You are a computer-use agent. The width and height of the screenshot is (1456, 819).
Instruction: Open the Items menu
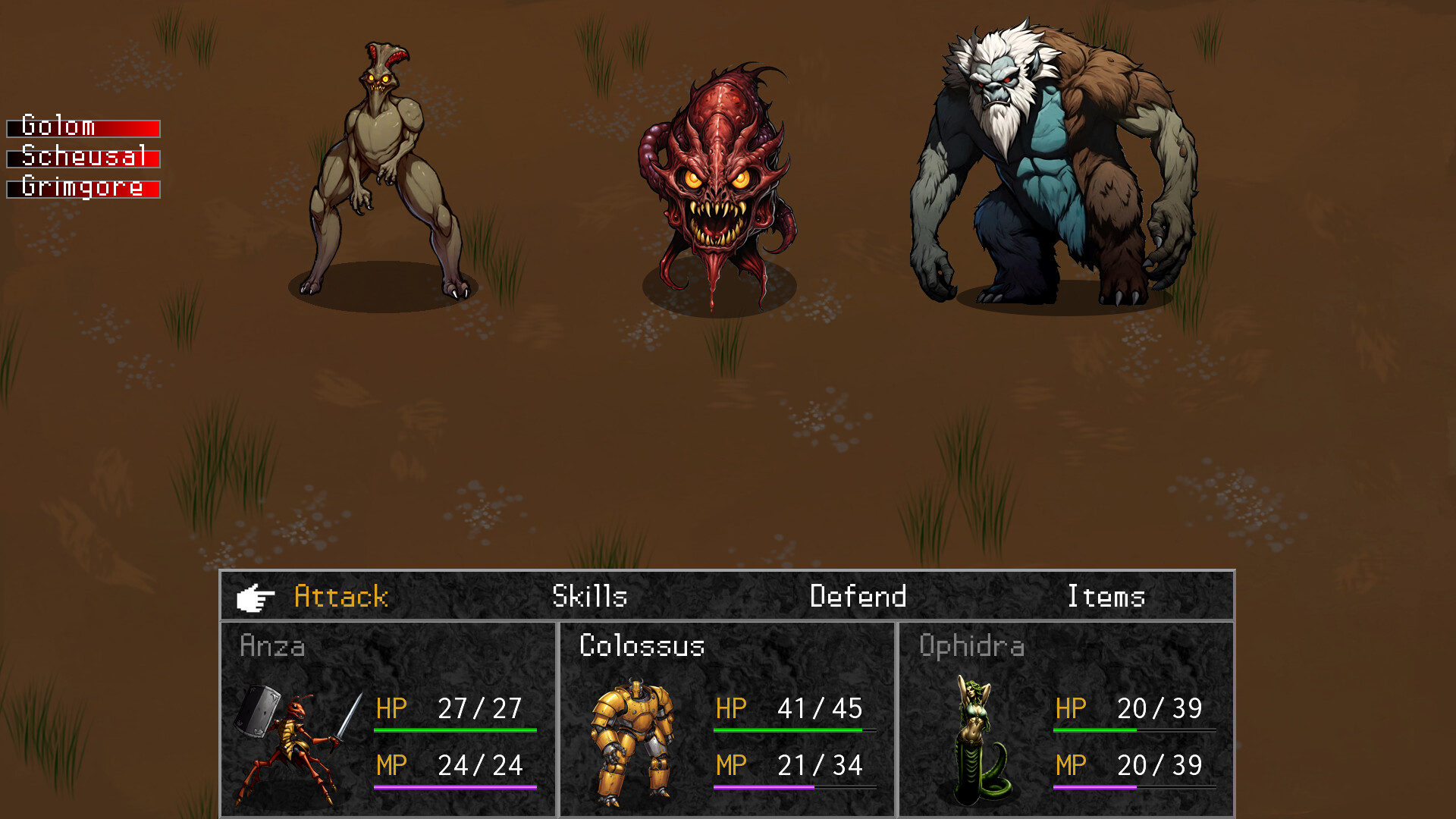(1106, 597)
